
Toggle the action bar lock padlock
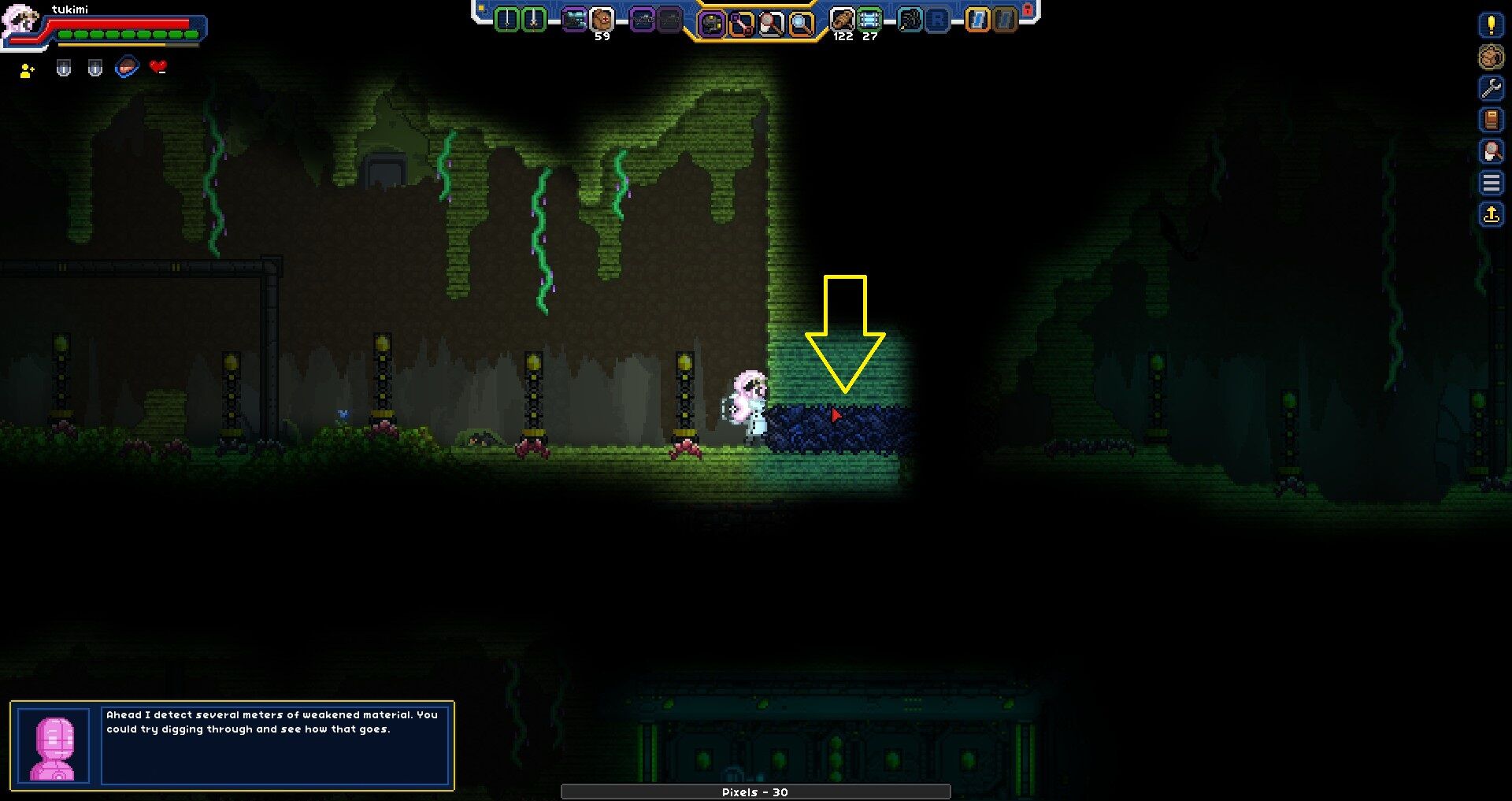click(1028, 9)
